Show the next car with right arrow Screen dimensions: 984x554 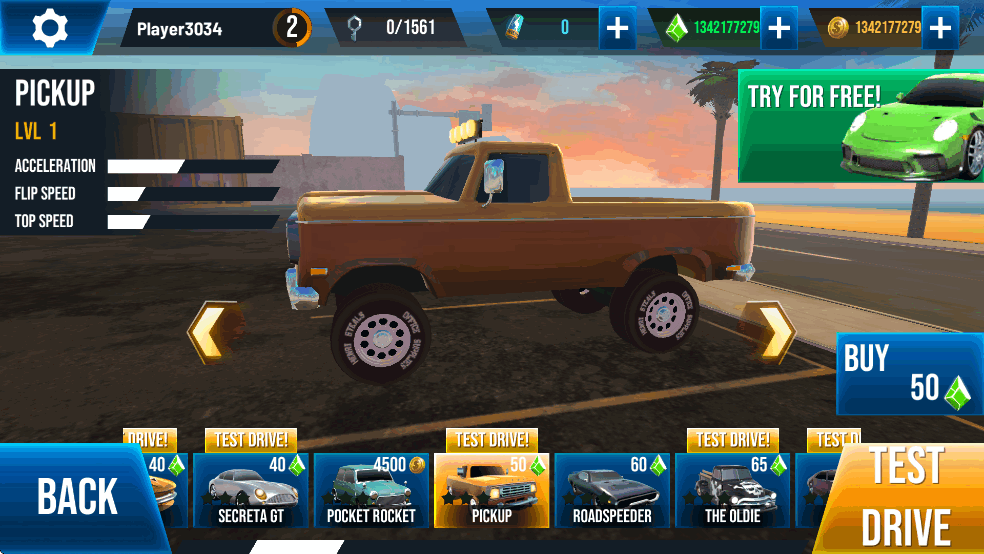tap(772, 331)
